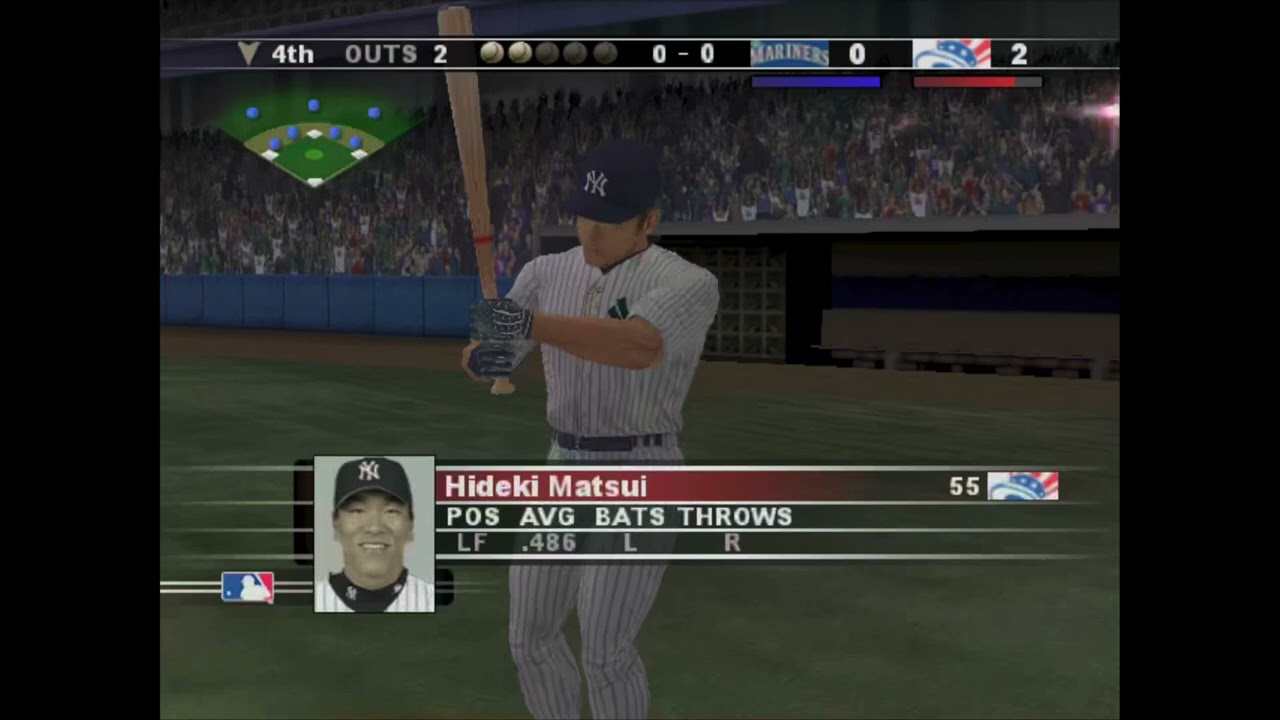Click the team logo beside jersey number 55
This screenshot has height=720, width=1280.
(x=1022, y=487)
